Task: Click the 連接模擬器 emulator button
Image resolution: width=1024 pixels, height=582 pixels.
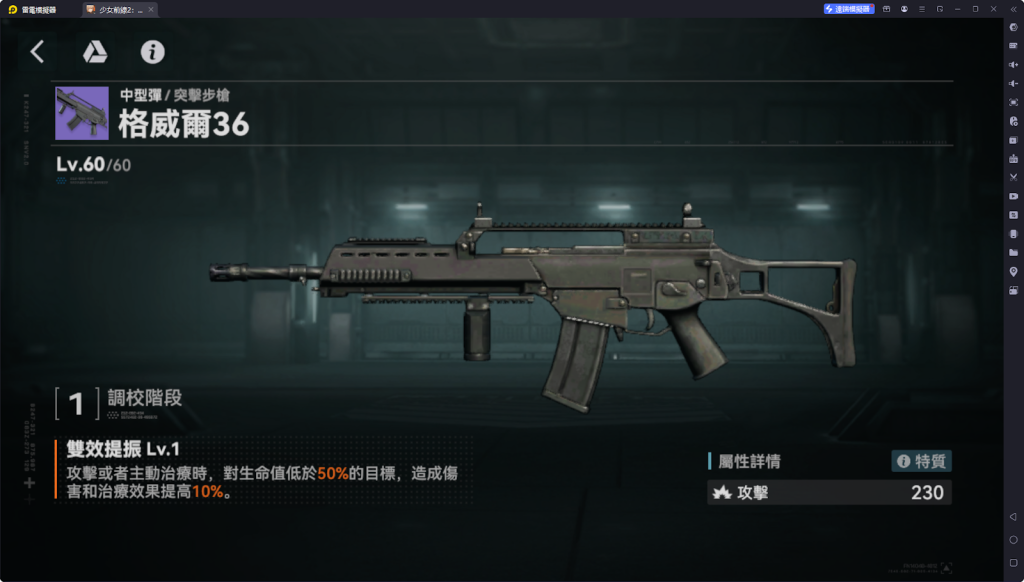Action: [x=849, y=9]
